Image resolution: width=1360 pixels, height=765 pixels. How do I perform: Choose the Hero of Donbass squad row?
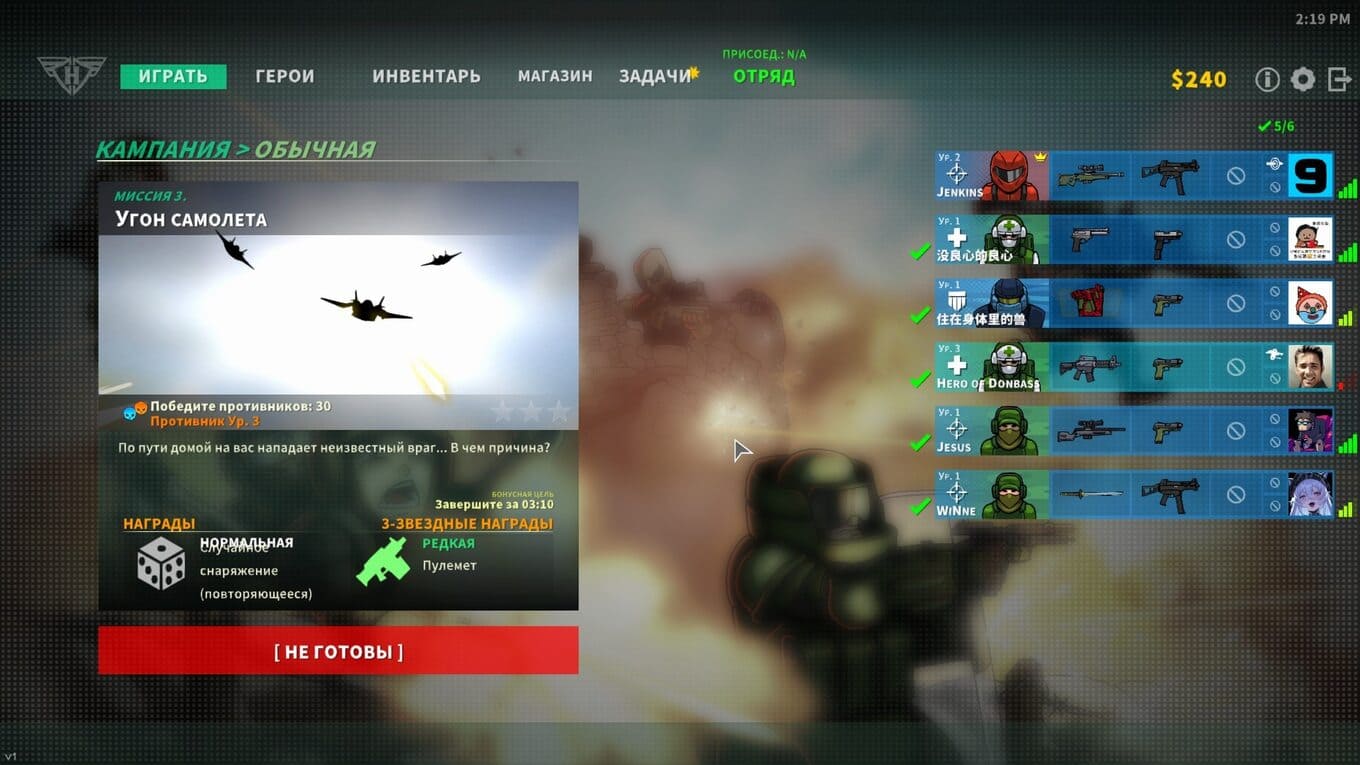point(991,367)
